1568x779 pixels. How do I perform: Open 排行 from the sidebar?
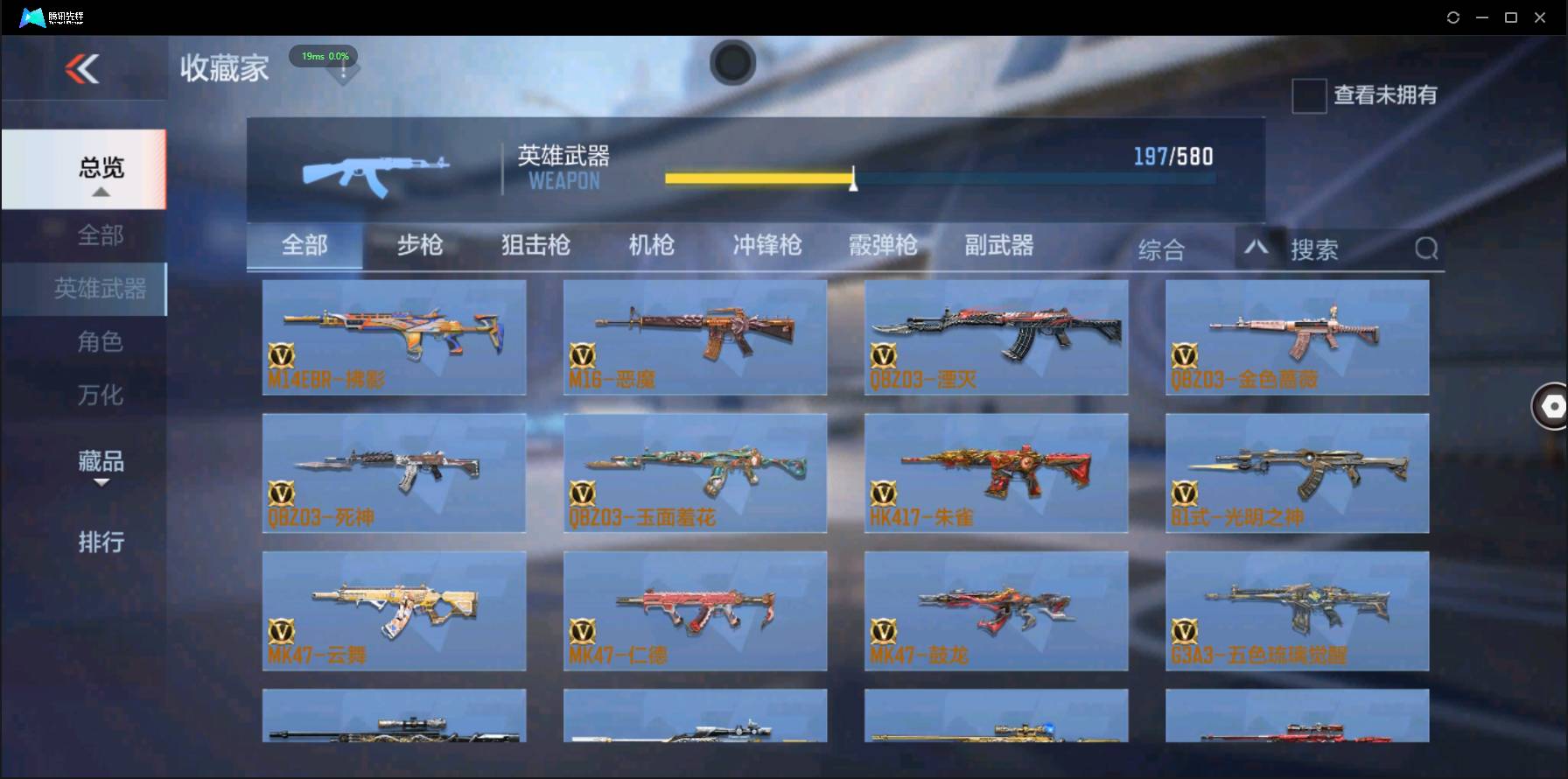[102, 543]
